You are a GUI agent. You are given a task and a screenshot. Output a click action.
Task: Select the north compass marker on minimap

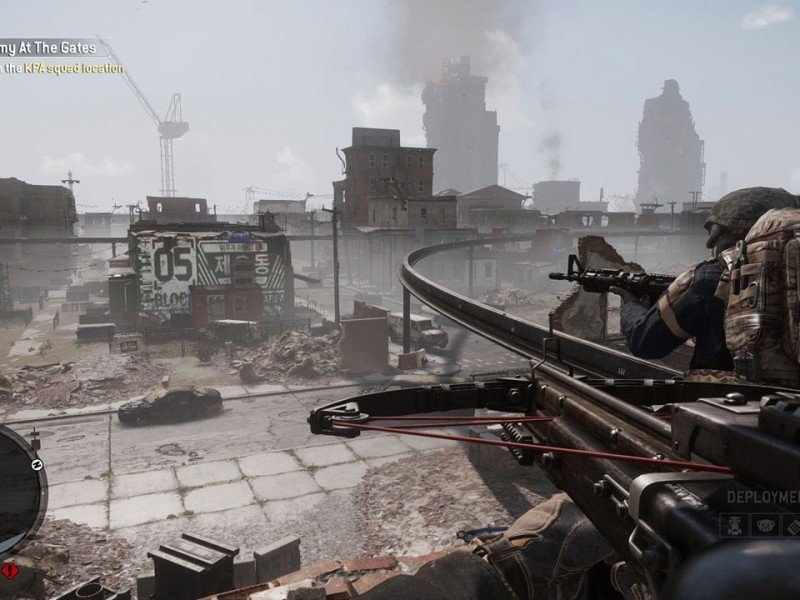(x=36, y=464)
